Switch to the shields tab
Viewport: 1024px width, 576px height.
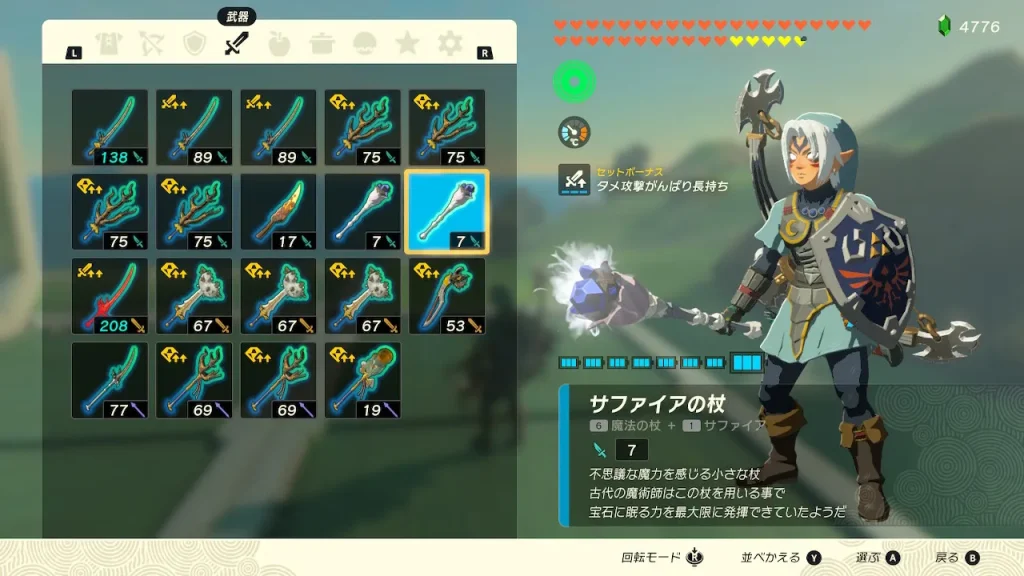click(194, 44)
